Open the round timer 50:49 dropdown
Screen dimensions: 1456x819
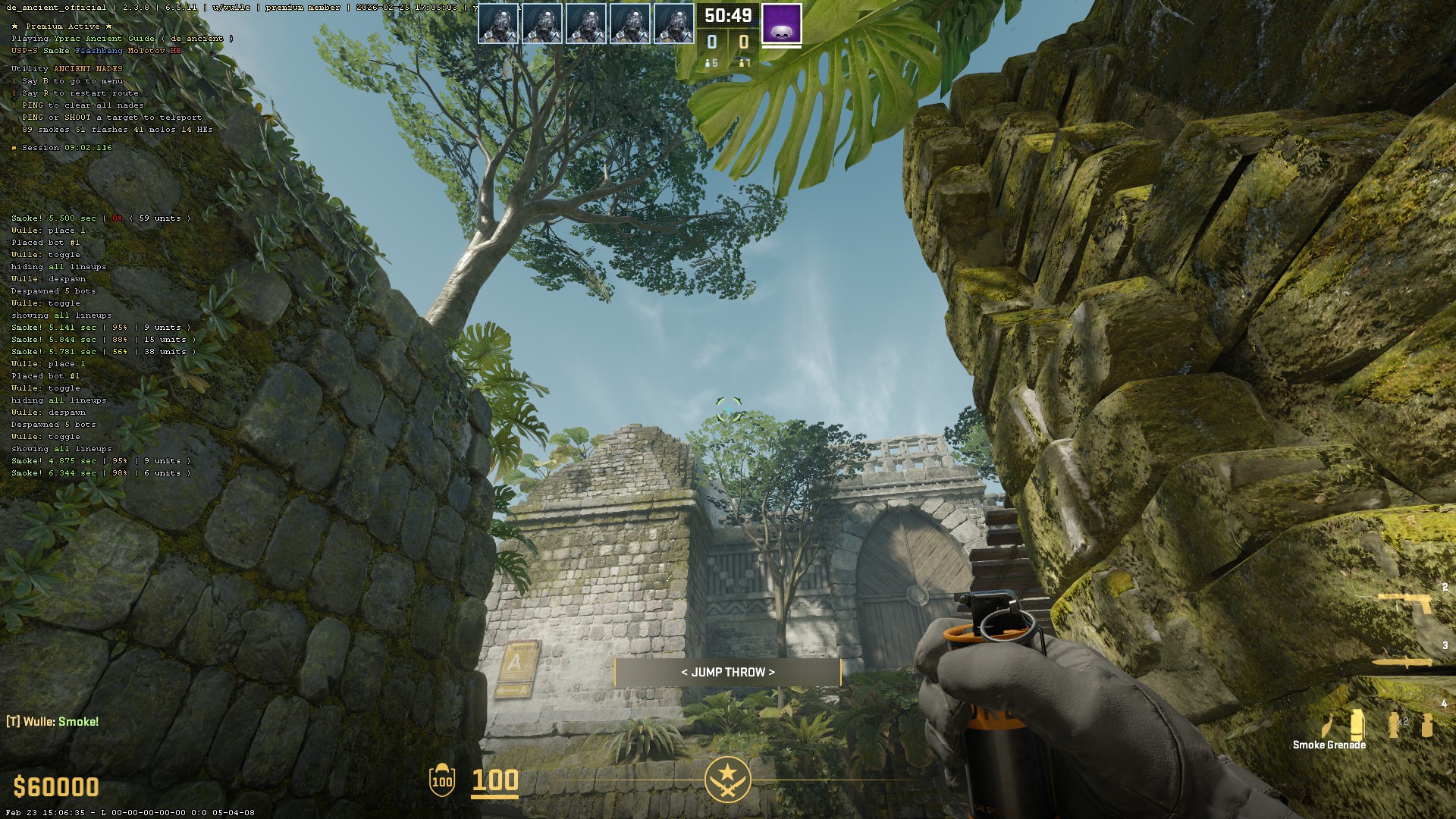tap(727, 16)
